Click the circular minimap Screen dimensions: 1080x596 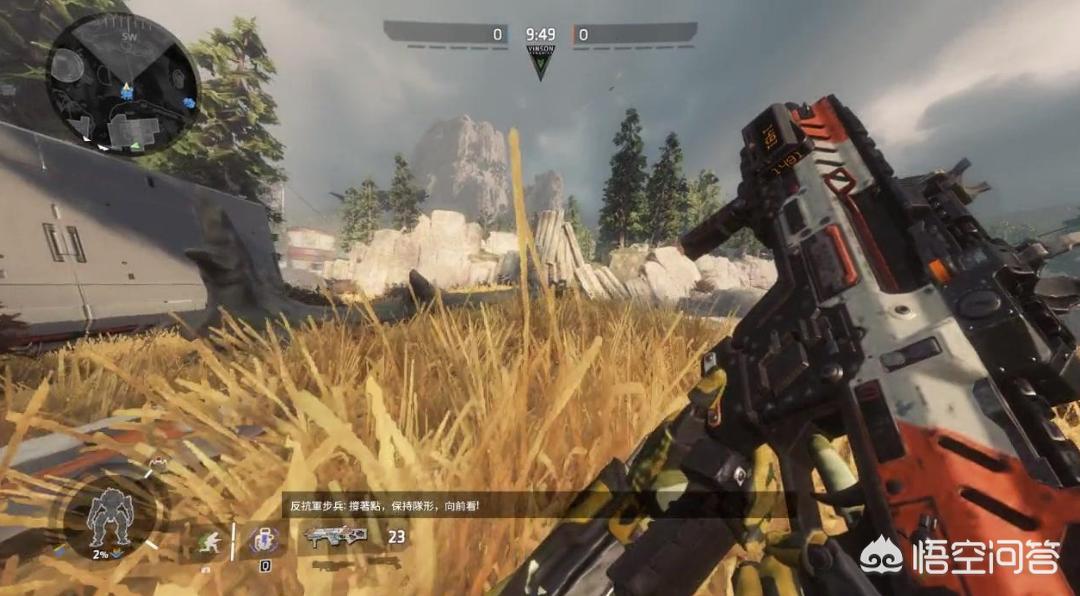[x=122, y=84]
